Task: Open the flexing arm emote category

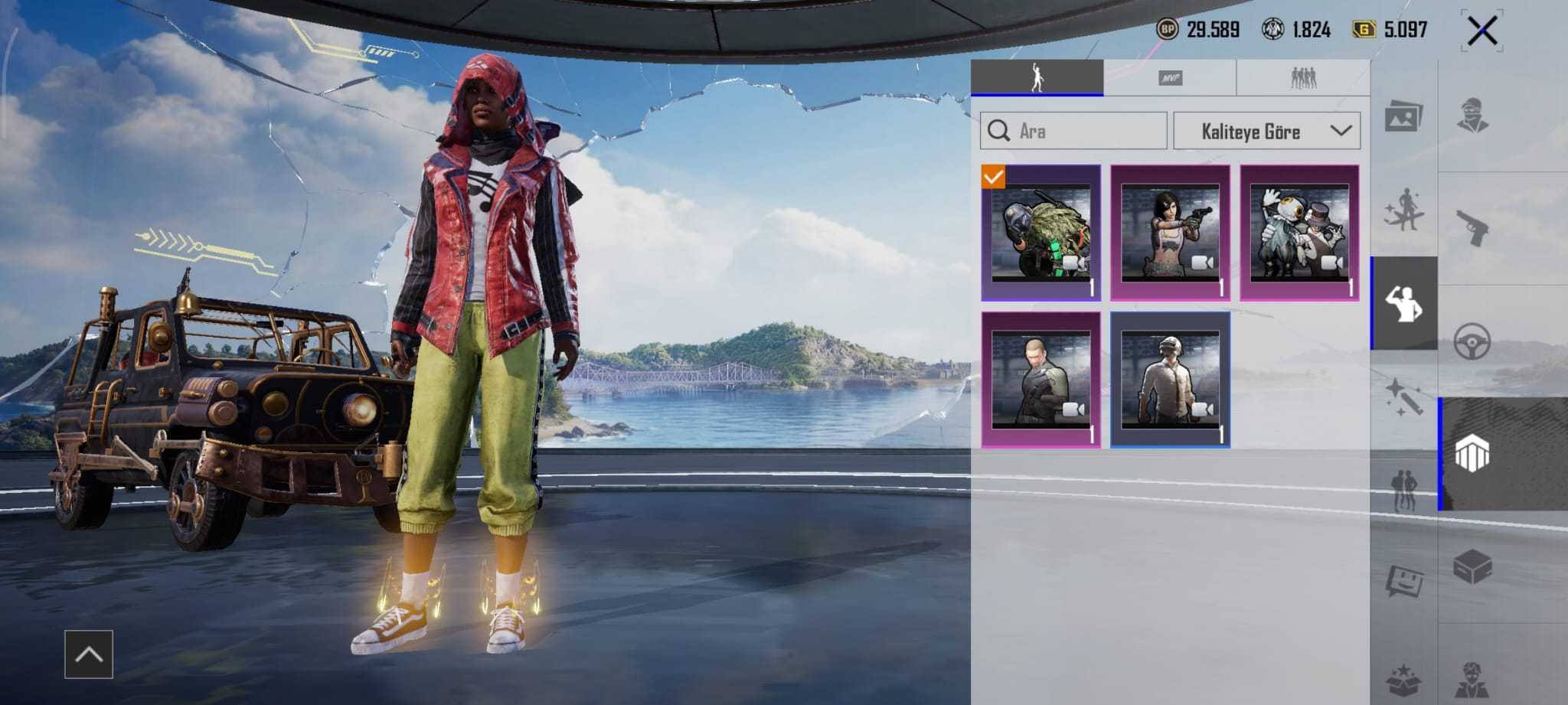Action: pyautogui.click(x=1403, y=304)
